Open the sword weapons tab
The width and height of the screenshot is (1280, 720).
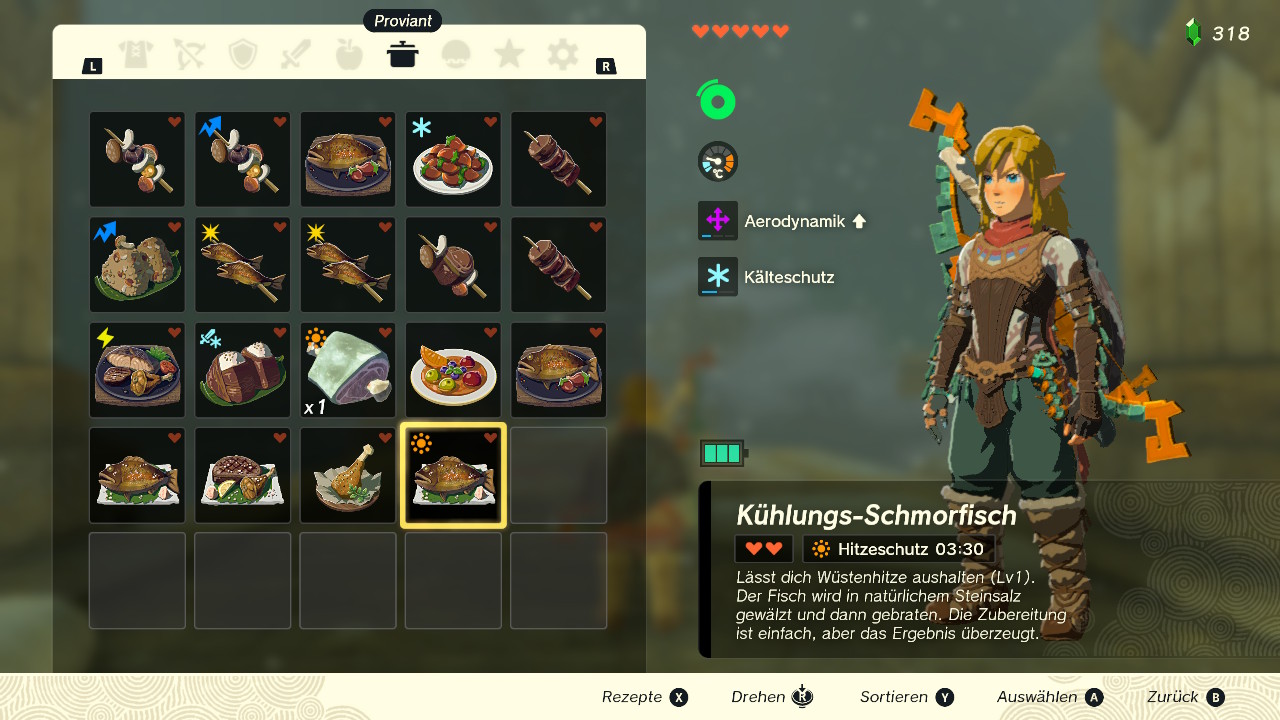pos(296,54)
